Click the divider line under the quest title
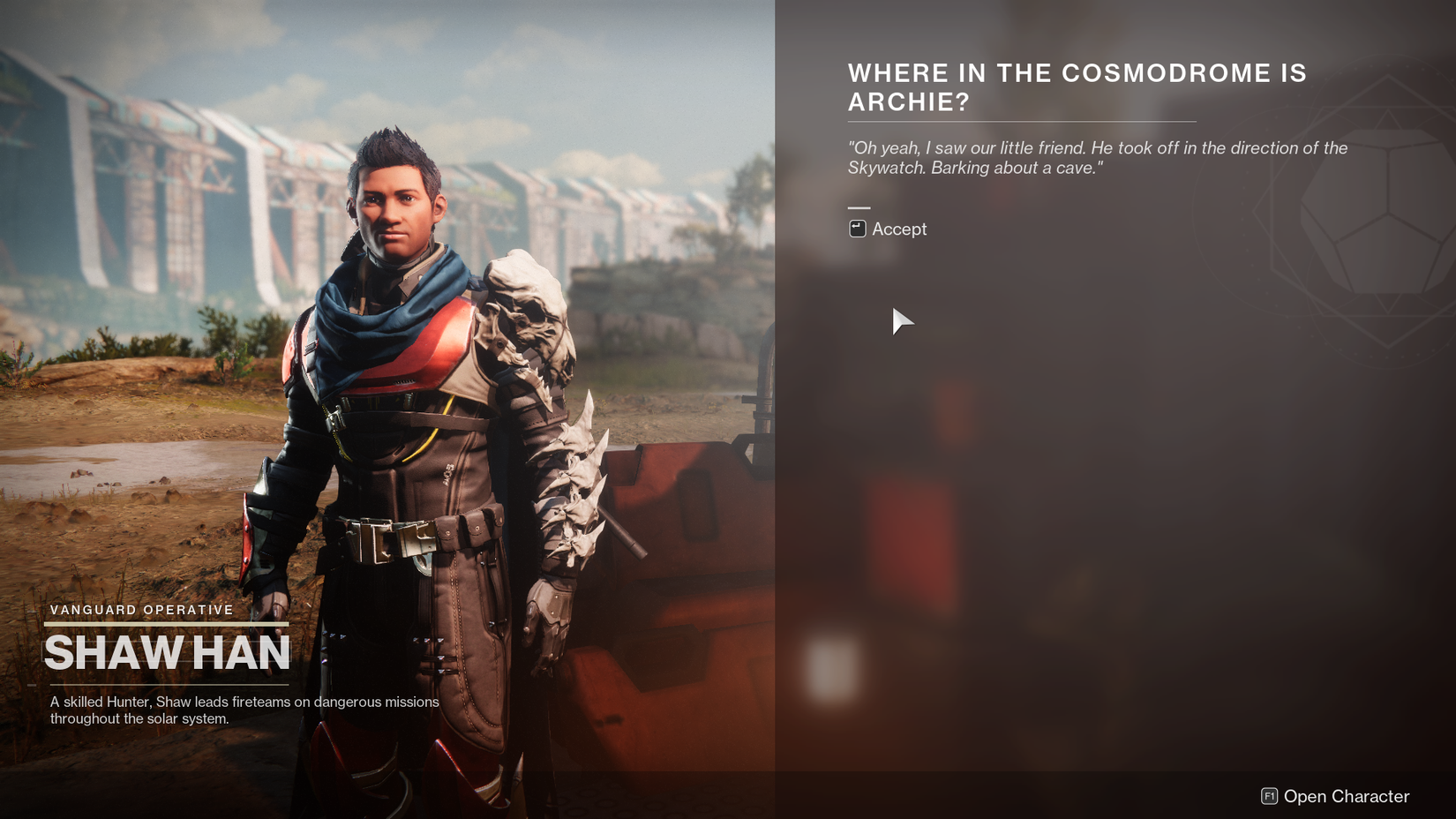This screenshot has height=819, width=1456. 1021,119
